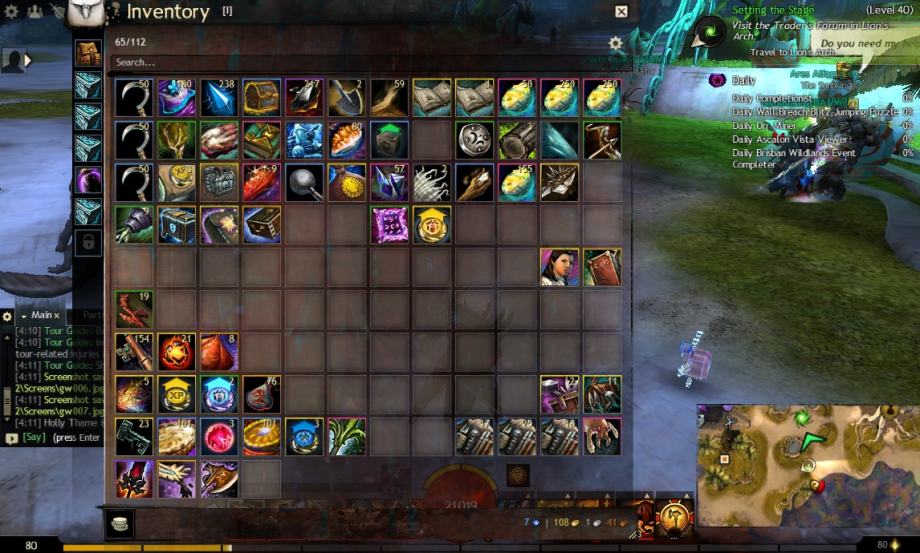Click the locked bag slot padlock
The width and height of the screenshot is (920, 553).
click(x=89, y=243)
